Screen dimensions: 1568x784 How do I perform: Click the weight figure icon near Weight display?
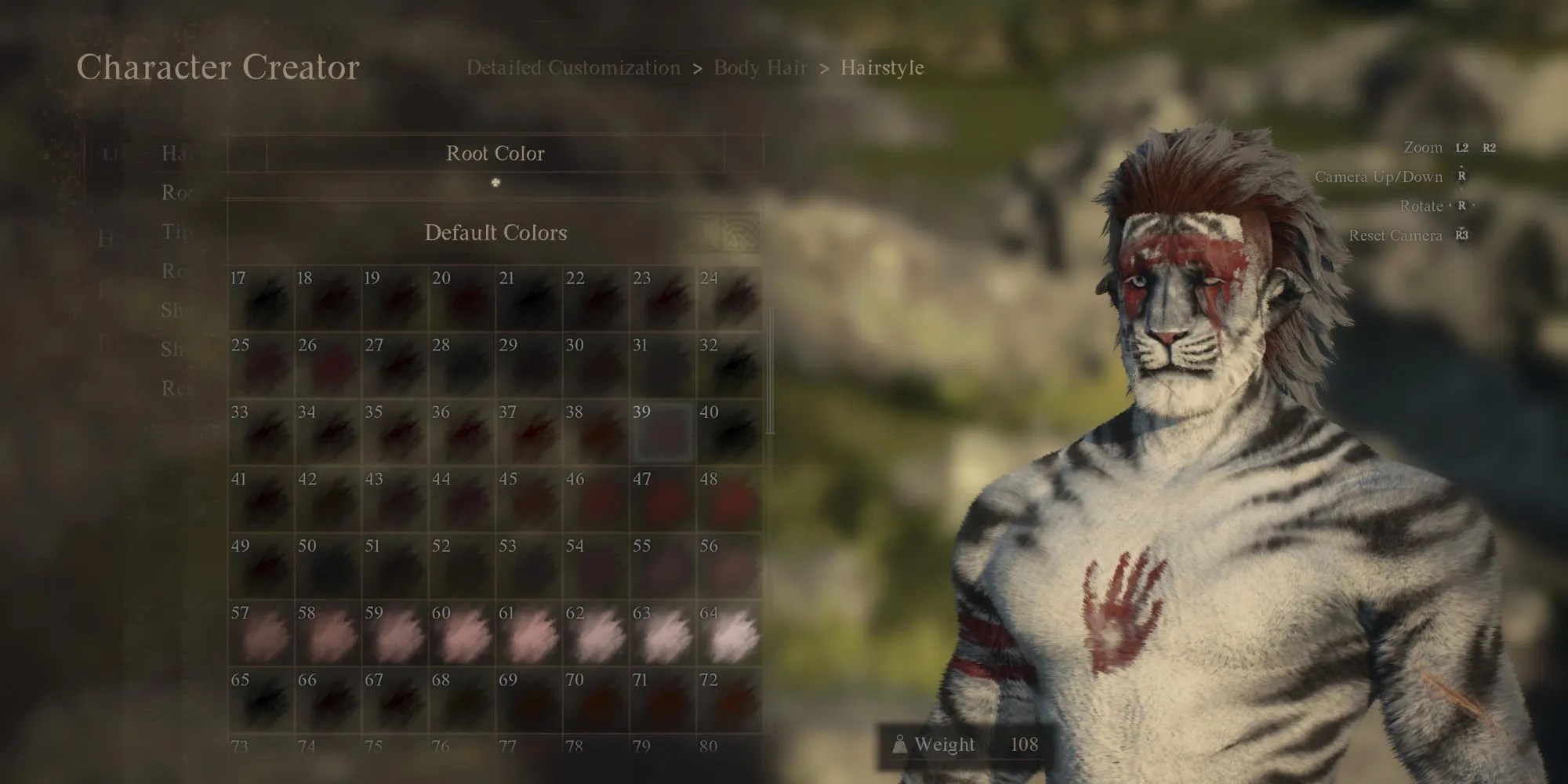(x=900, y=746)
